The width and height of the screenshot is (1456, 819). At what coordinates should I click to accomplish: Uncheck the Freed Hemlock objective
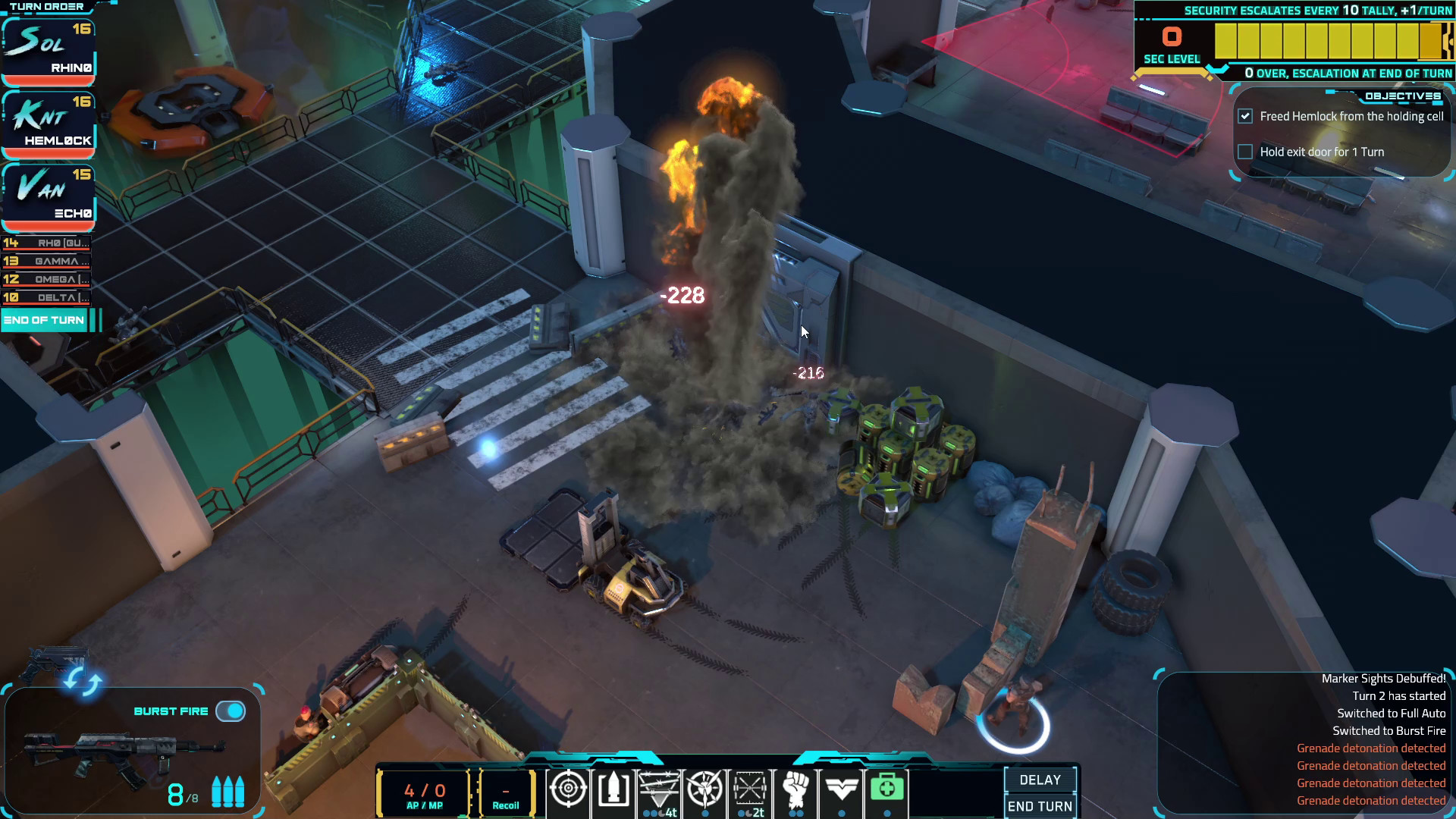[x=1245, y=116]
